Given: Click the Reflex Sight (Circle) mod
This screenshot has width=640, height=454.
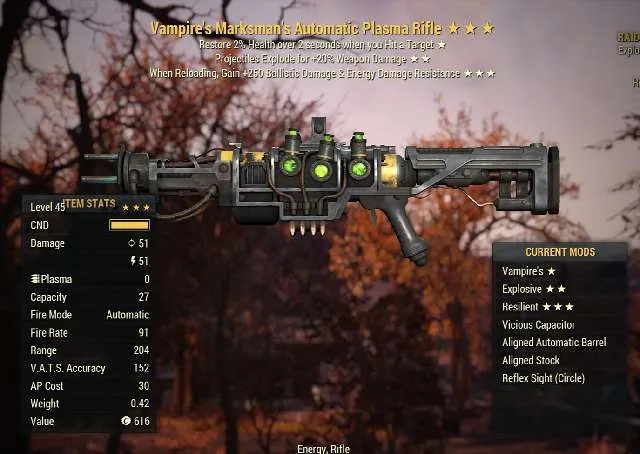Looking at the screenshot, I should 543,378.
